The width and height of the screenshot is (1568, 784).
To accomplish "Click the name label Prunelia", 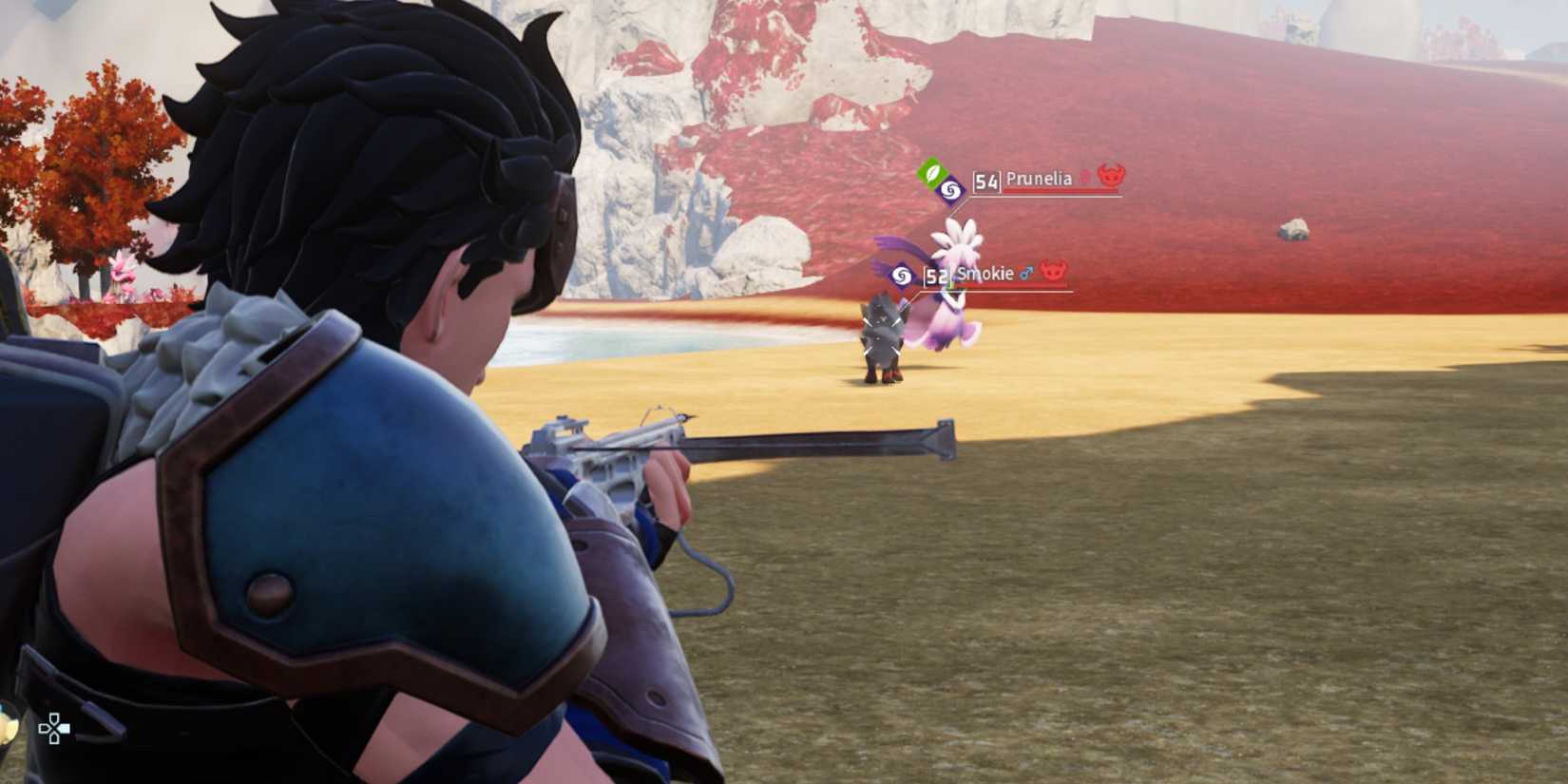I will [x=1039, y=179].
